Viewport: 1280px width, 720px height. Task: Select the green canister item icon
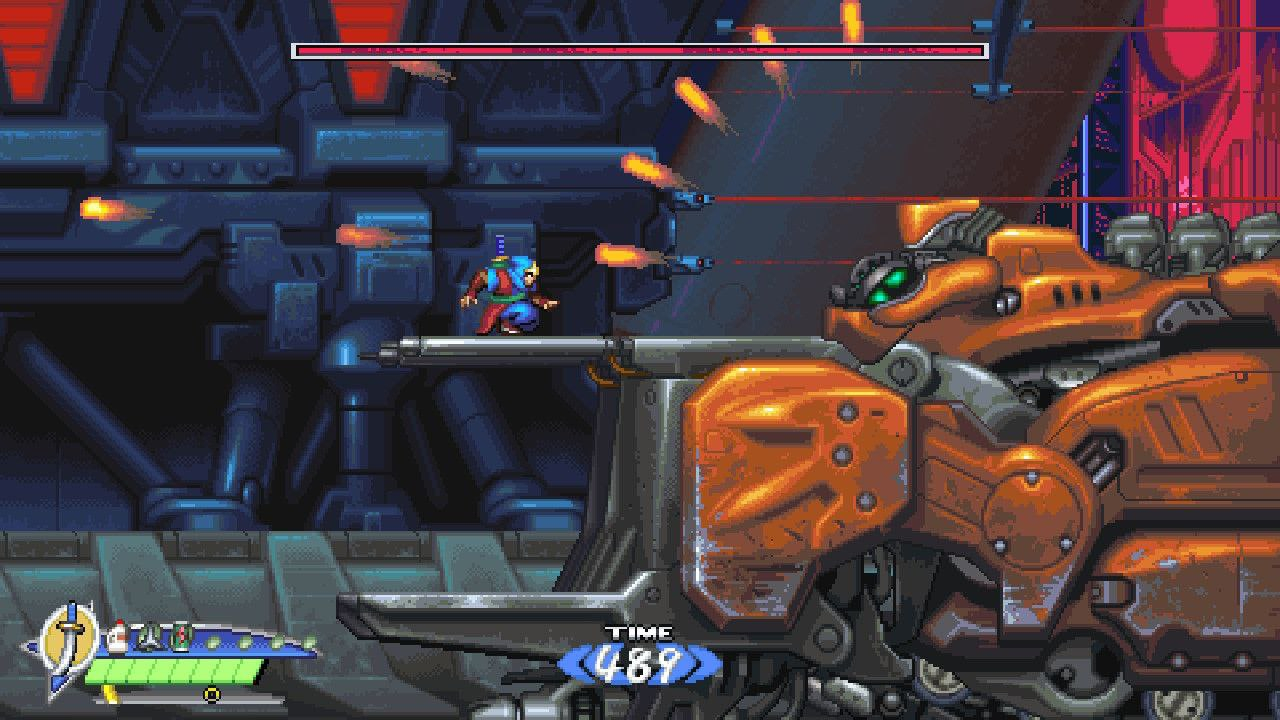(x=180, y=636)
